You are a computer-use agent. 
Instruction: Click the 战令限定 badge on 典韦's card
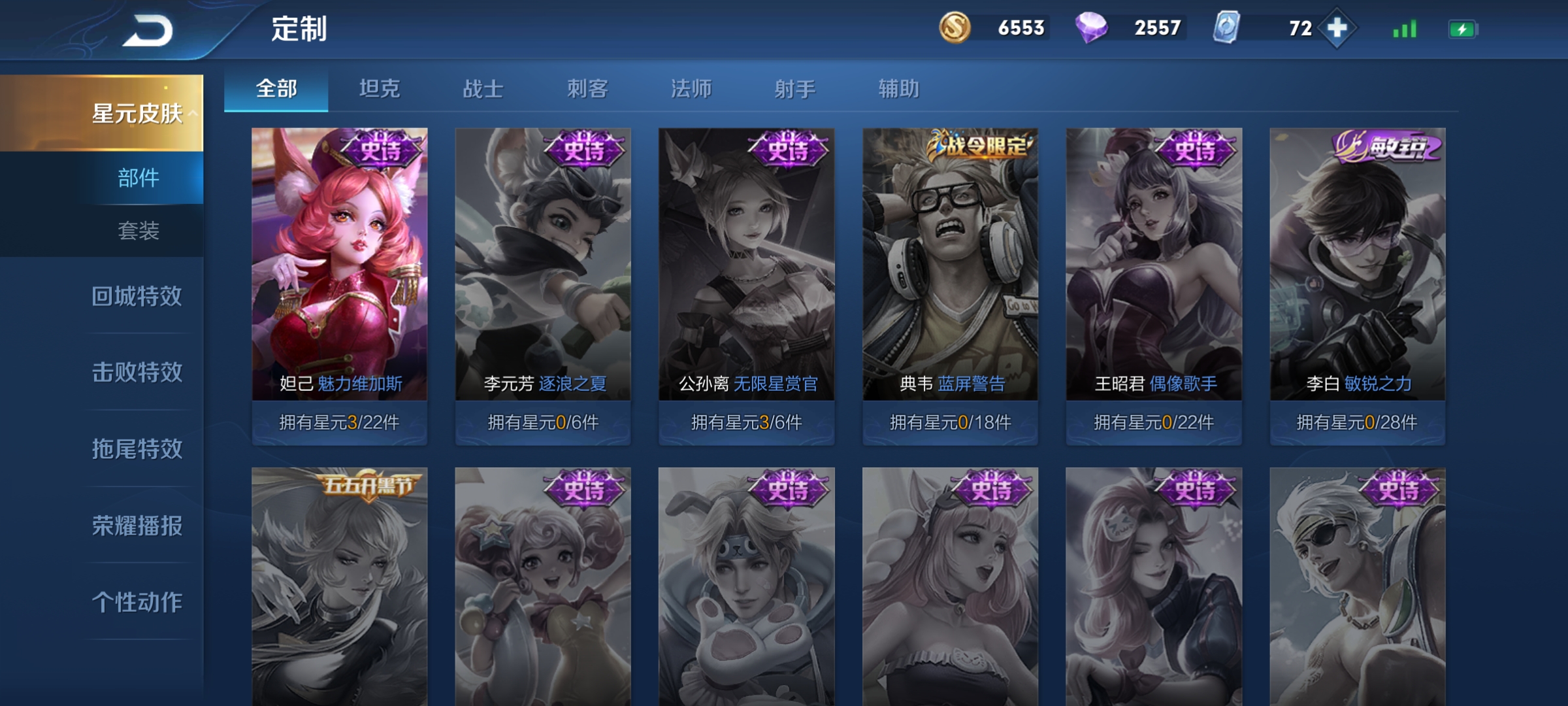coord(979,145)
